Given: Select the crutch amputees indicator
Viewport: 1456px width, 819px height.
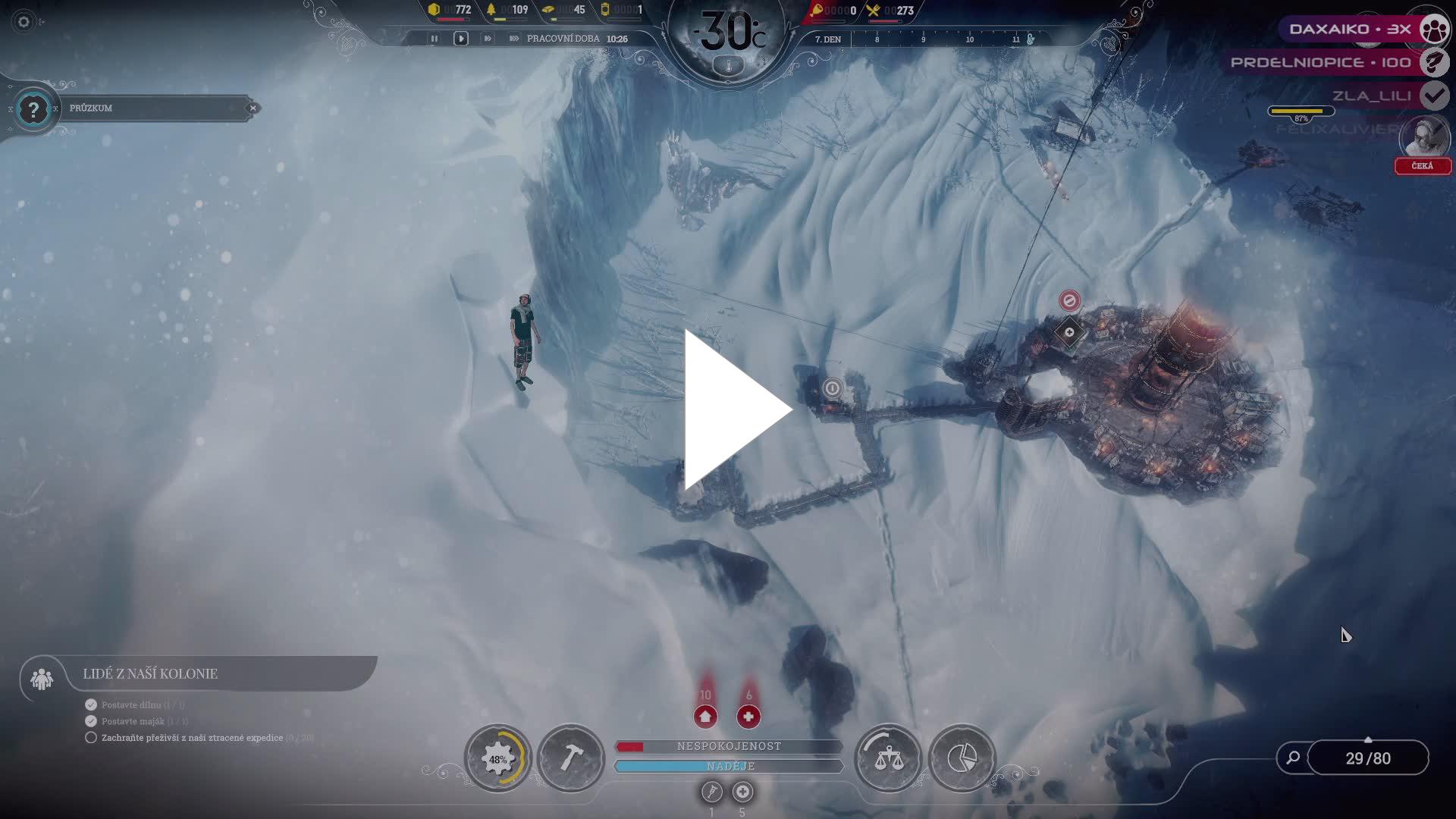Looking at the screenshot, I should (711, 792).
